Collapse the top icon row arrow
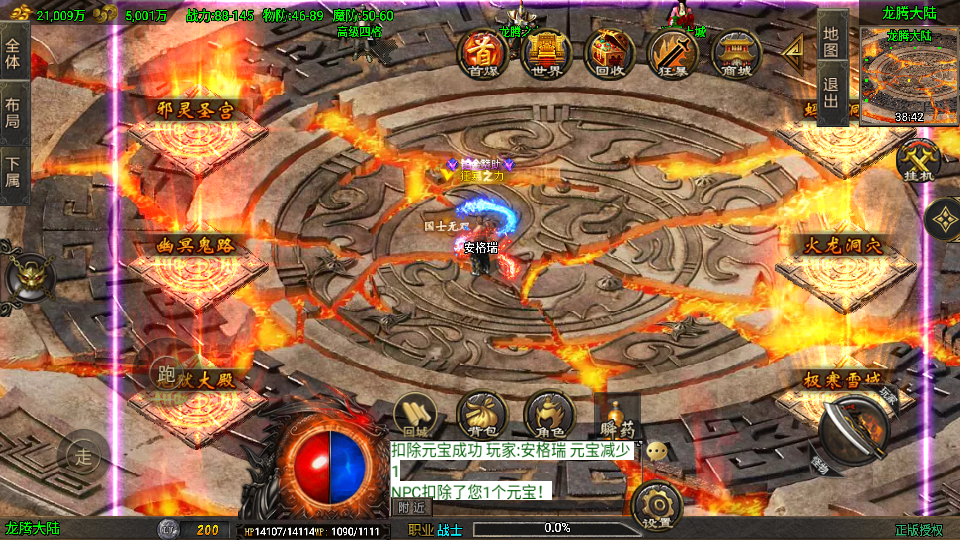Screen dimensions: 960x540 (x=796, y=48)
